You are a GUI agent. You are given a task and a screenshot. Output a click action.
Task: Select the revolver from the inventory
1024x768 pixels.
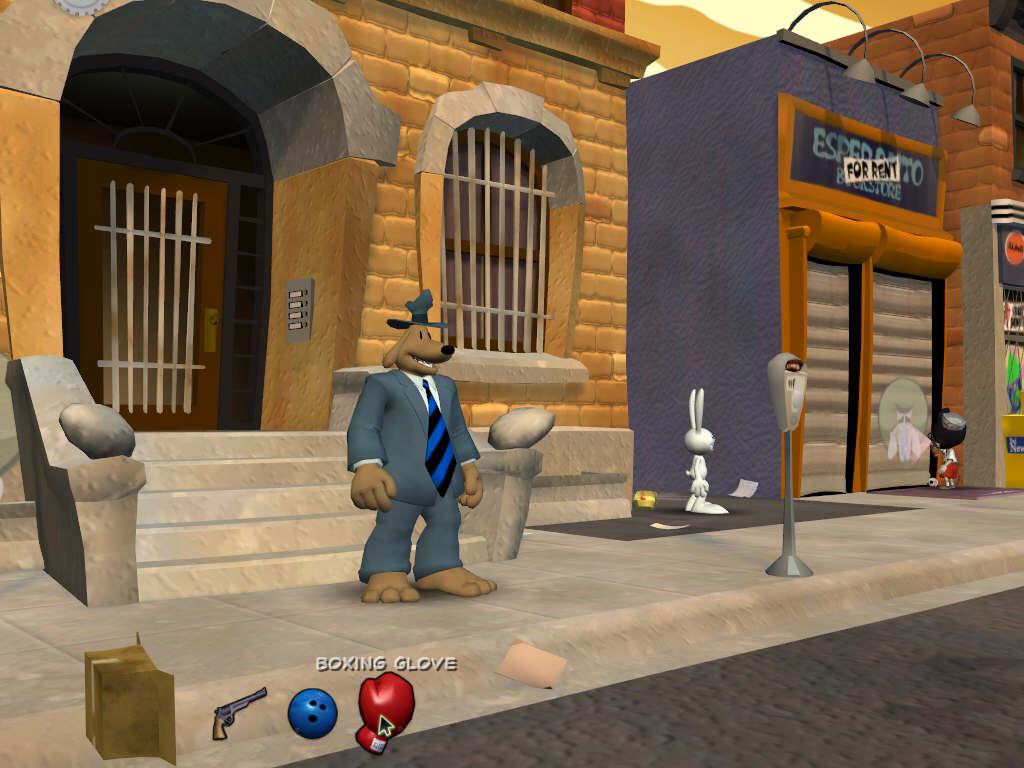click(x=238, y=711)
